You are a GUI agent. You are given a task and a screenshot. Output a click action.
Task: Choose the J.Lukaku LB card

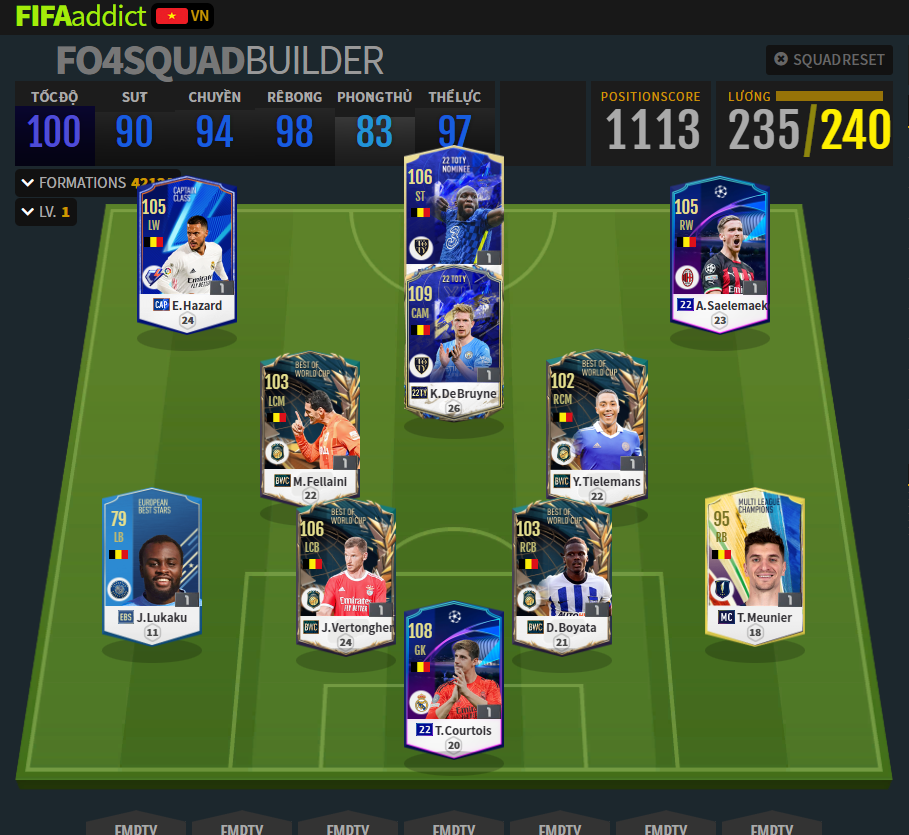coord(153,565)
